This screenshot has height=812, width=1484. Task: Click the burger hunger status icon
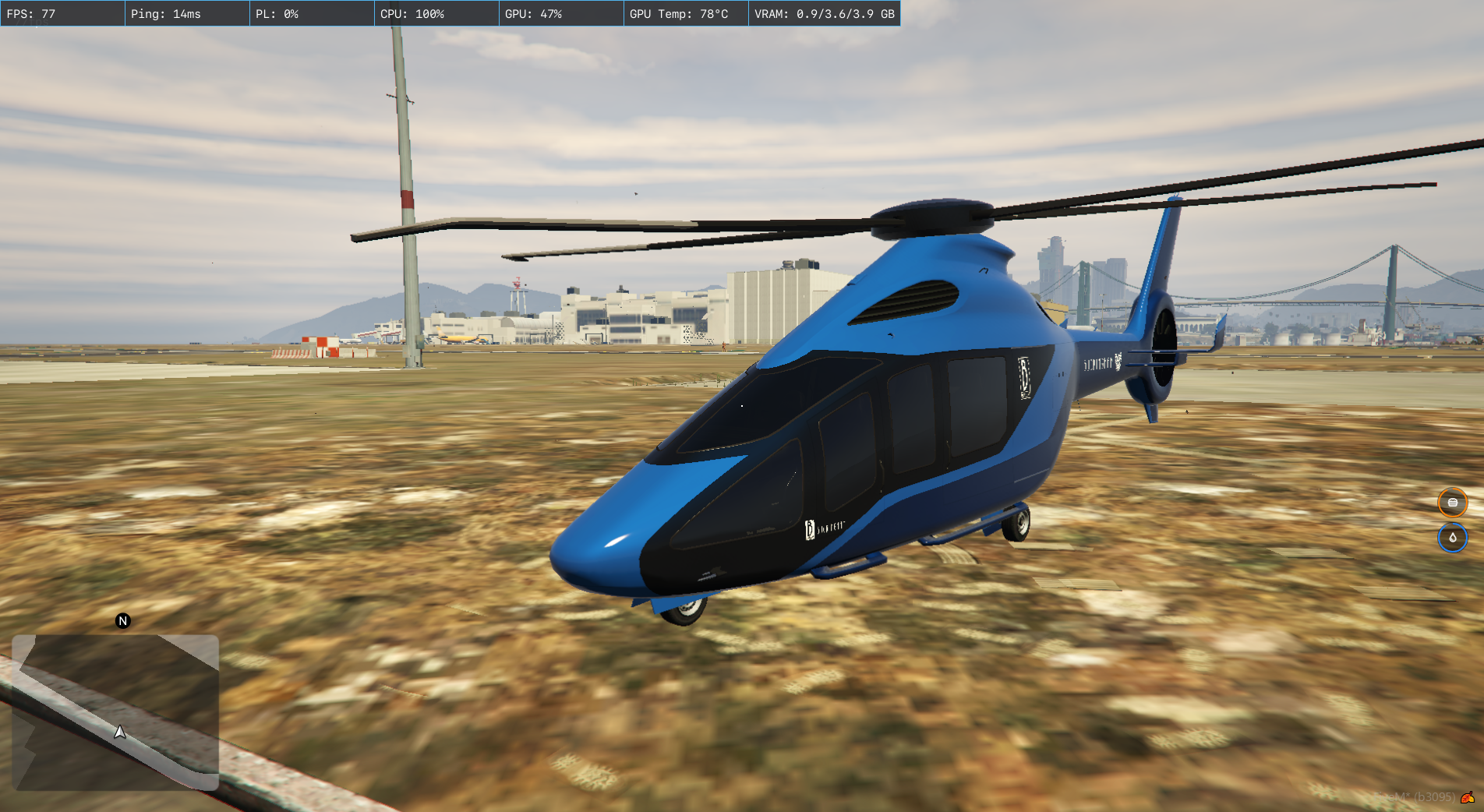(x=1452, y=503)
